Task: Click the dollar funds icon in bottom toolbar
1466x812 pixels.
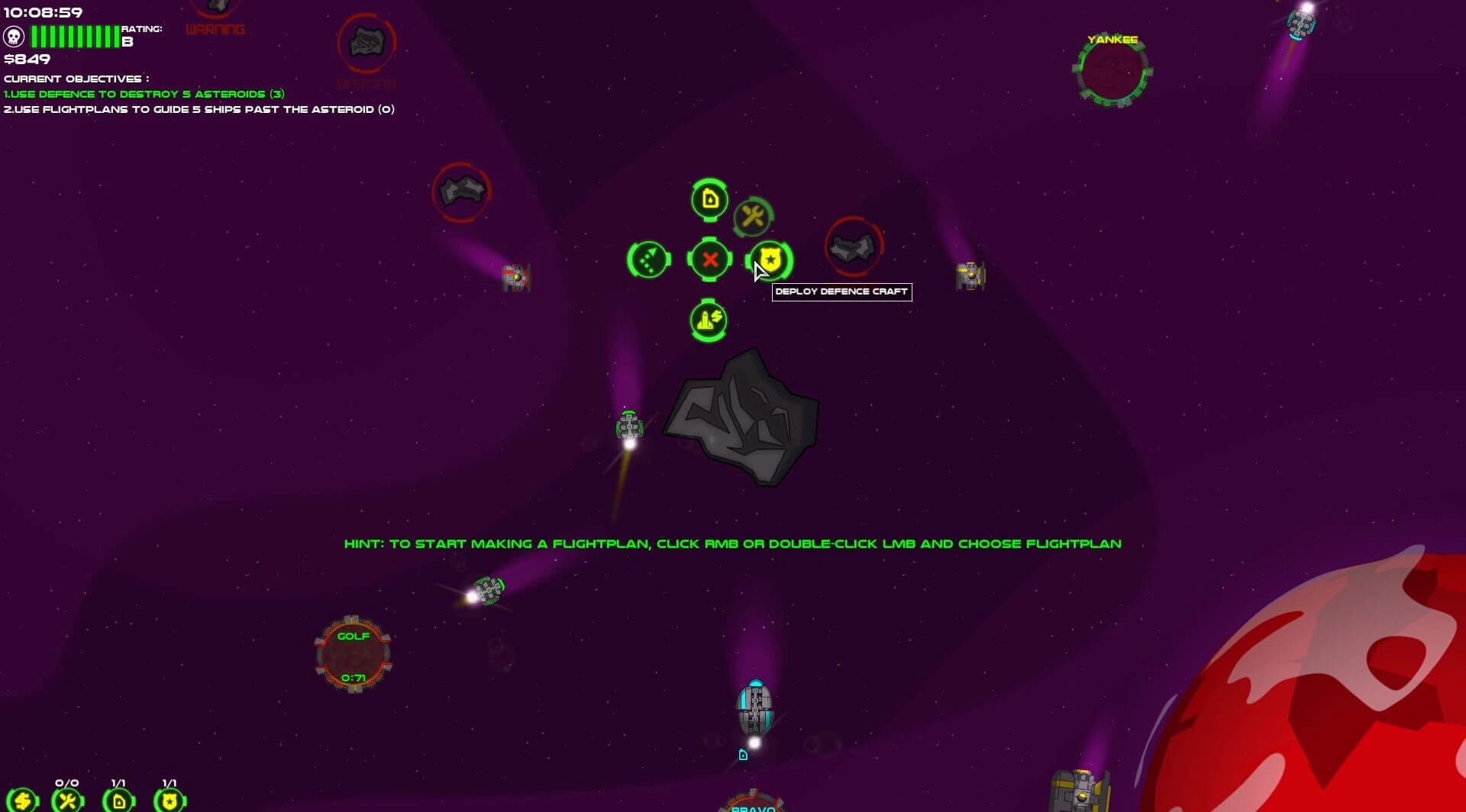Action: (23, 800)
